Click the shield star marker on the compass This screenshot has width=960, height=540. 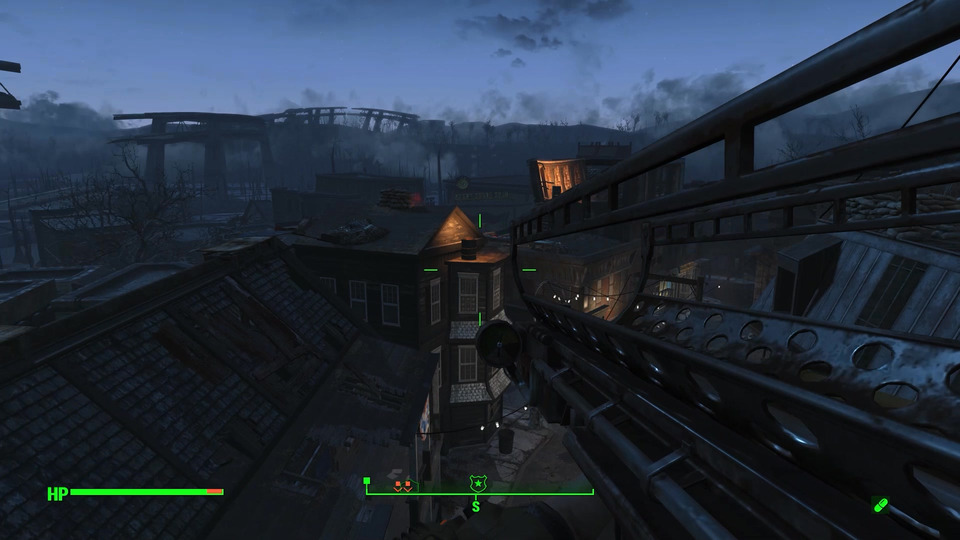(479, 484)
